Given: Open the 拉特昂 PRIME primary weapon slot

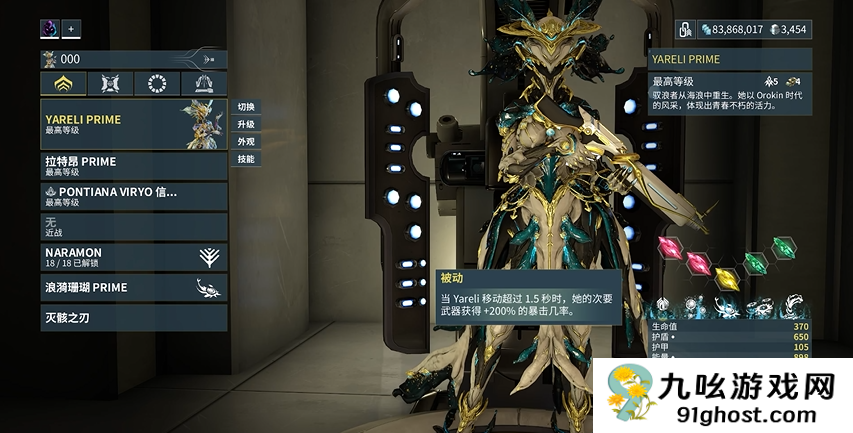Looking at the screenshot, I should (134, 166).
